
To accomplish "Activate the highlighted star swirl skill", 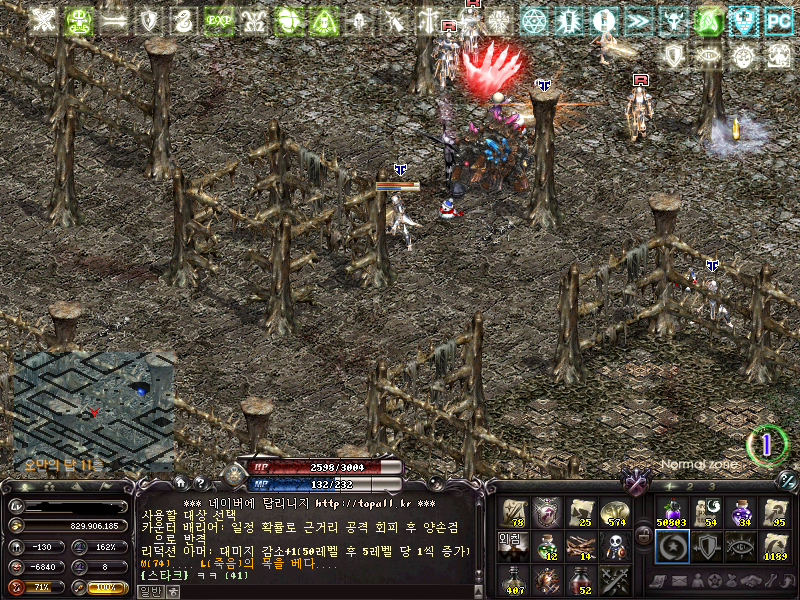I will click(671, 546).
